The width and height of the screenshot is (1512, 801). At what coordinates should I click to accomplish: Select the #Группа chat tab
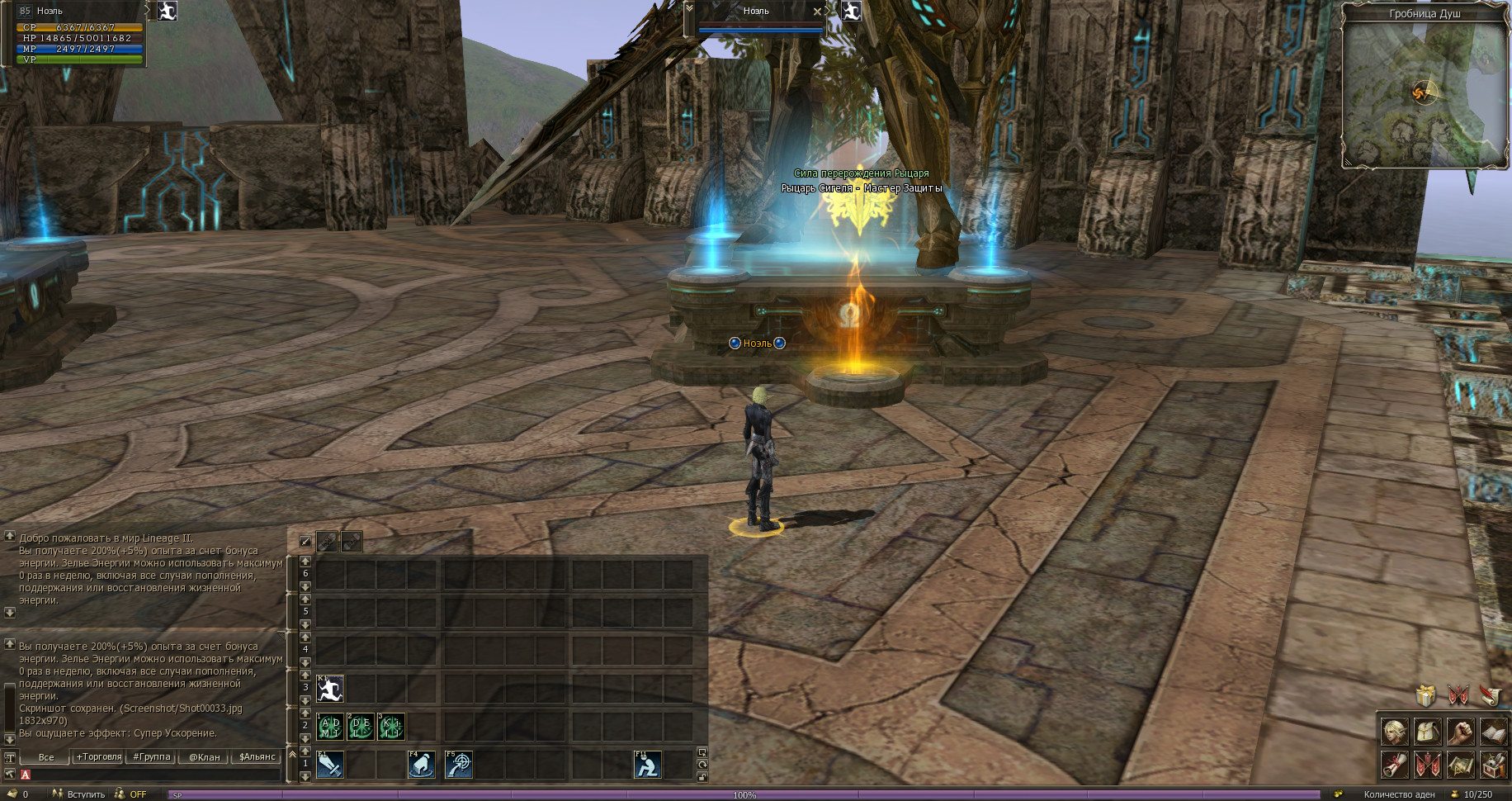(x=152, y=756)
